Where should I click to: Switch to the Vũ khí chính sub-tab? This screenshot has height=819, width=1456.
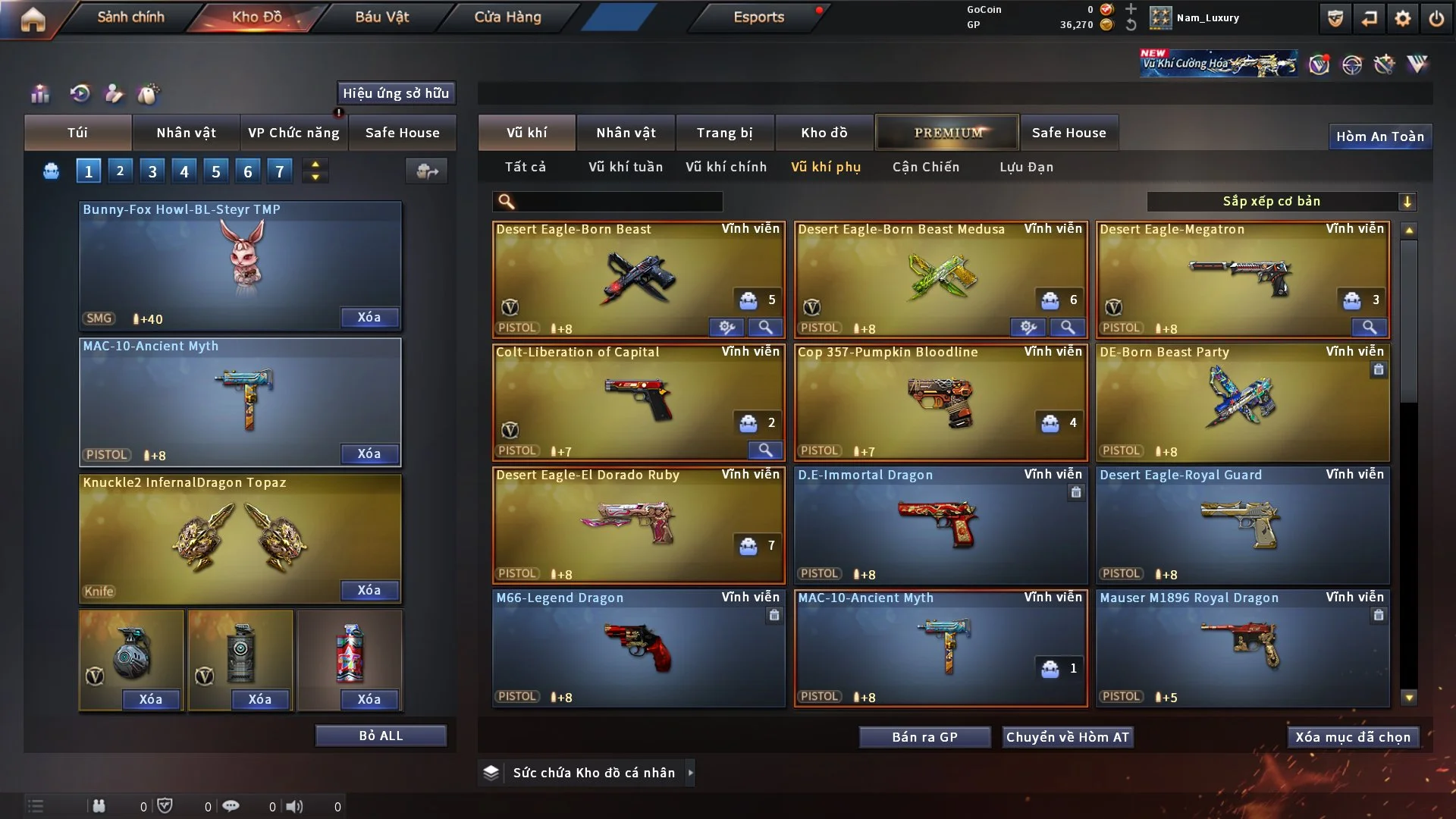[726, 167]
